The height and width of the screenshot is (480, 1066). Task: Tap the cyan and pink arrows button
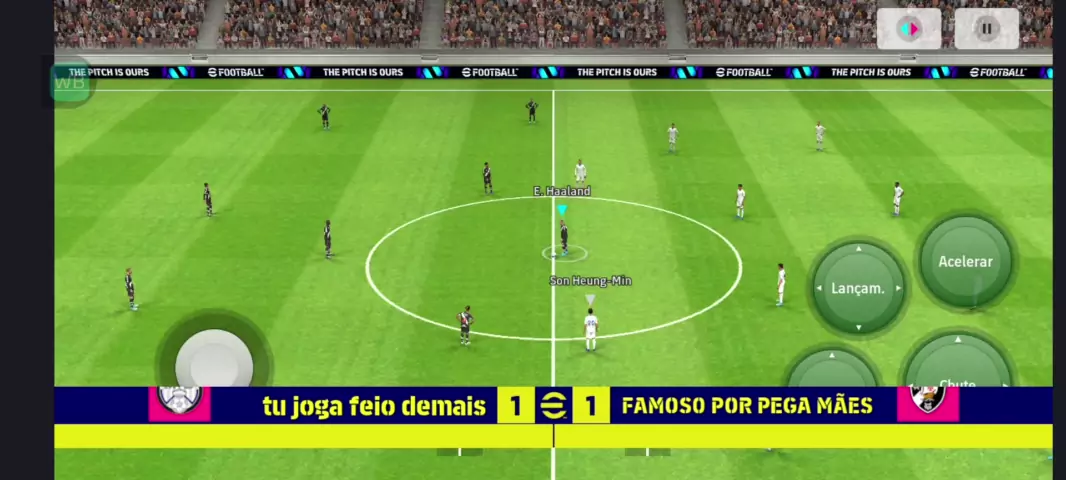click(909, 29)
